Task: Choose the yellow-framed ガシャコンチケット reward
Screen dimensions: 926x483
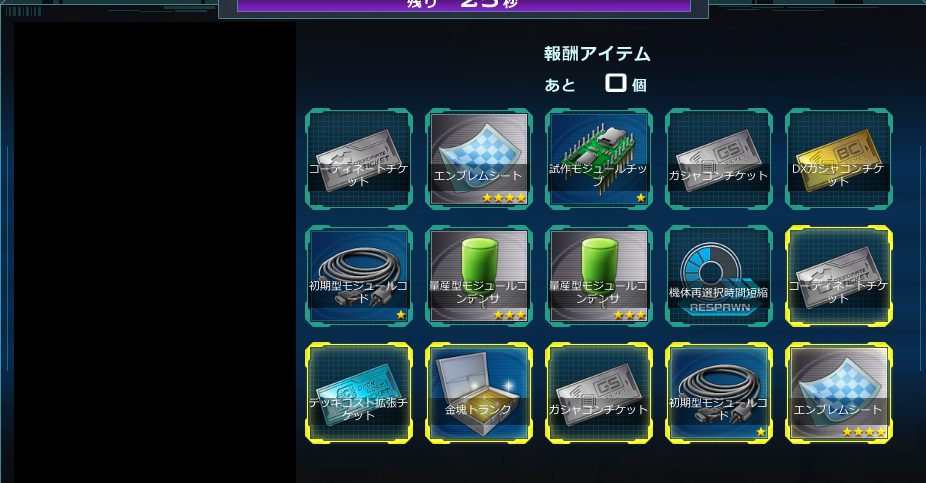Action: 599,393
